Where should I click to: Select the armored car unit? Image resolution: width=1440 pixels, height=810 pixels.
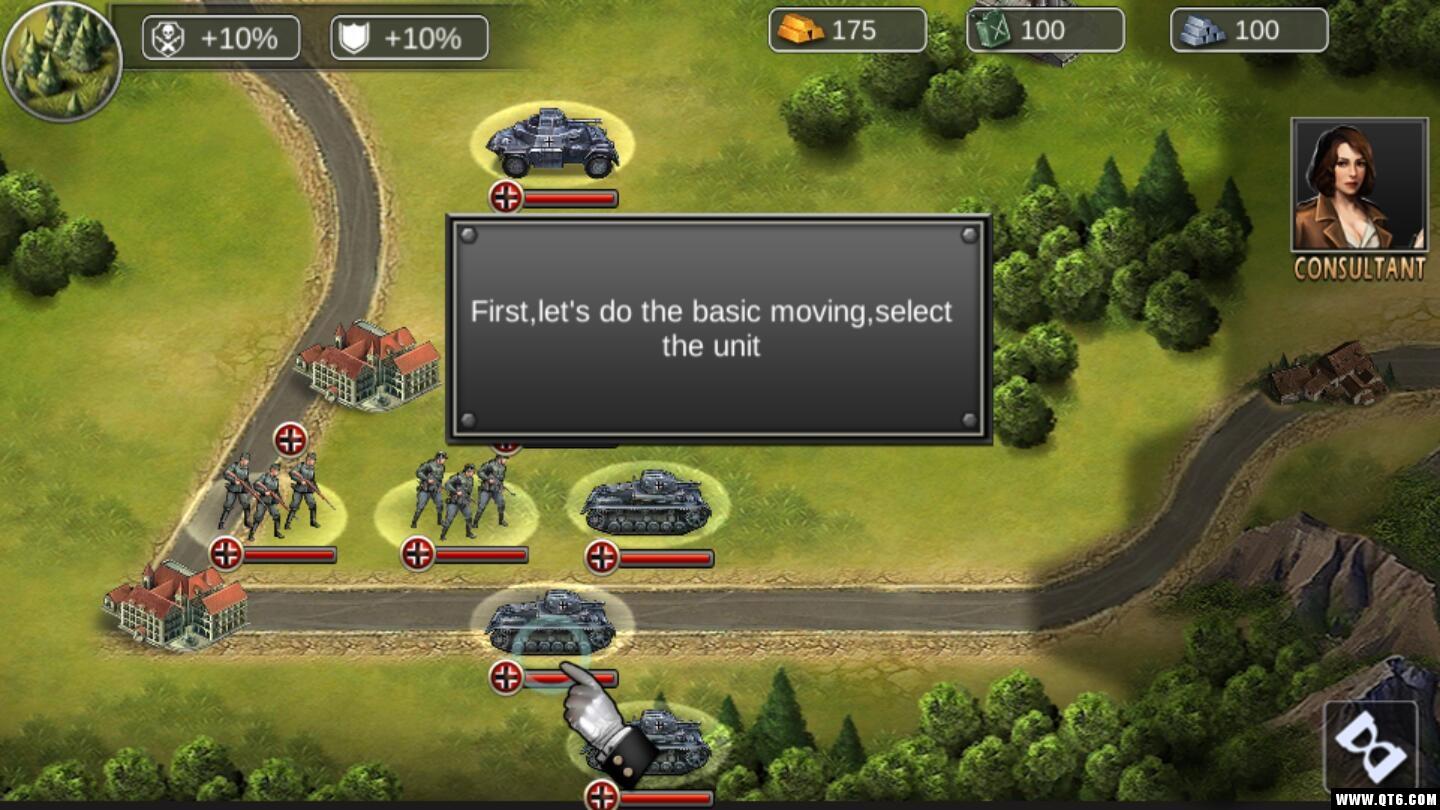pos(552,143)
